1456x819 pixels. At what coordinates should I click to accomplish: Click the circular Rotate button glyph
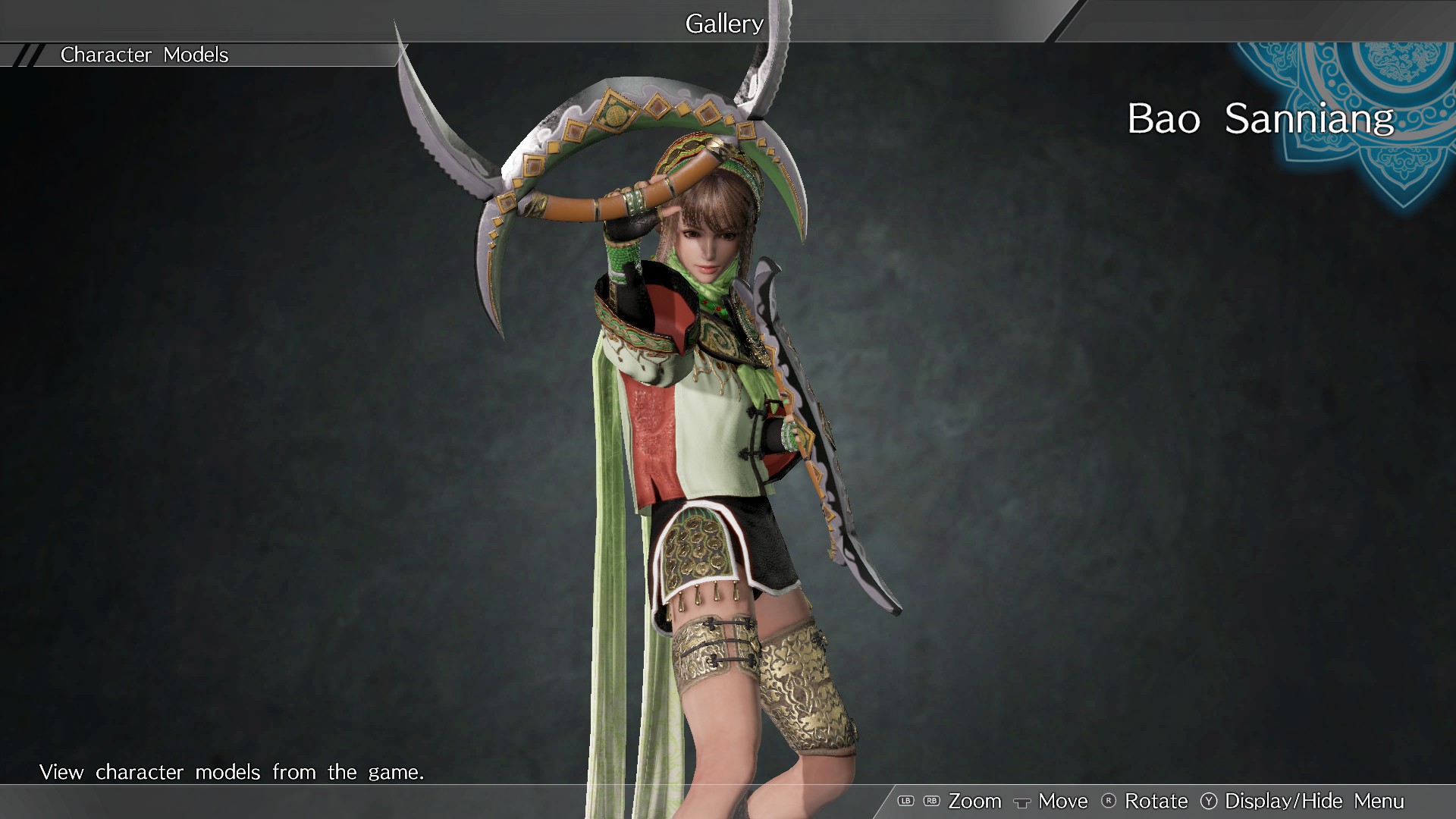click(1108, 801)
